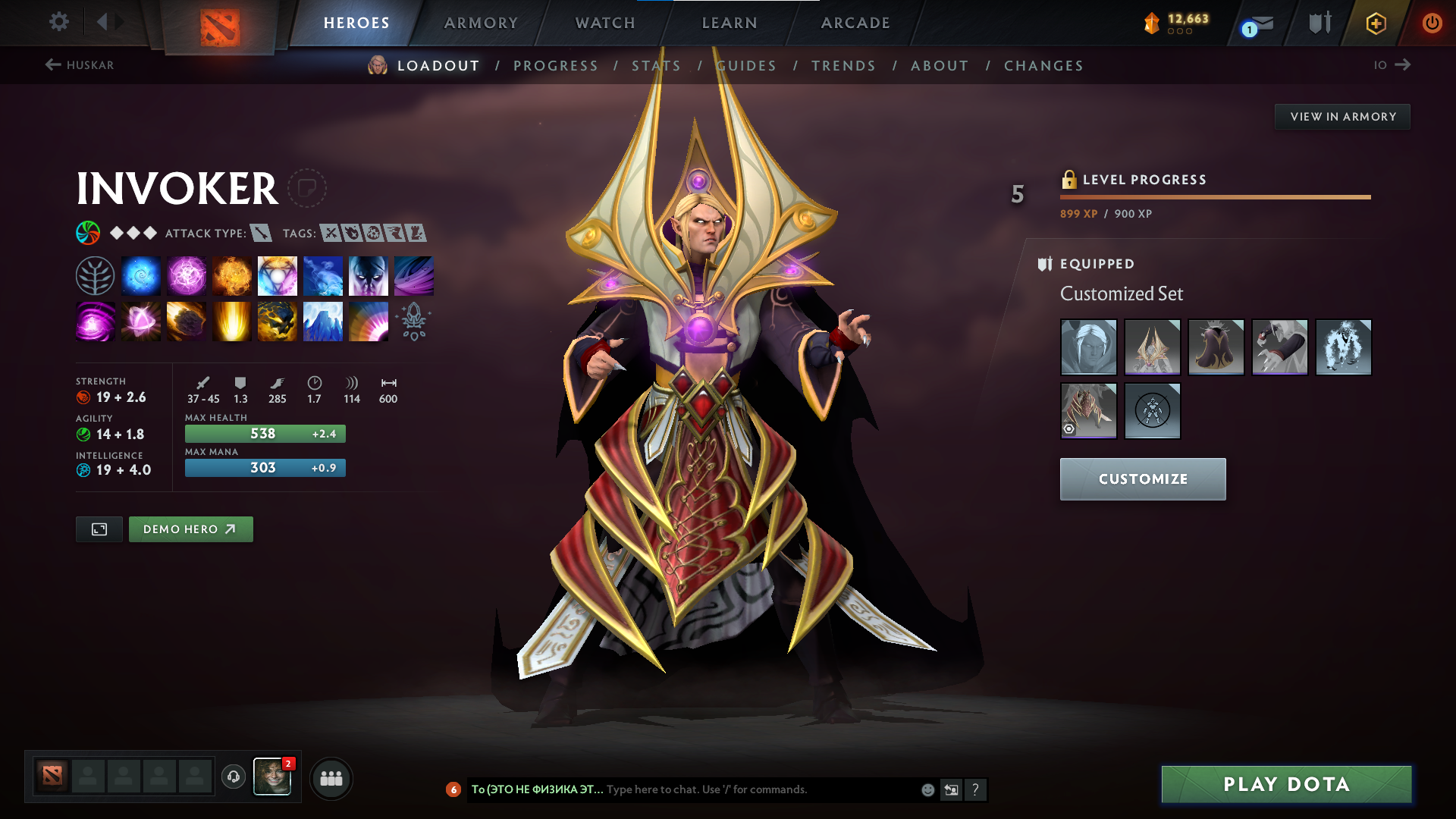Open the emoticon picker beside the chat box

[927, 789]
